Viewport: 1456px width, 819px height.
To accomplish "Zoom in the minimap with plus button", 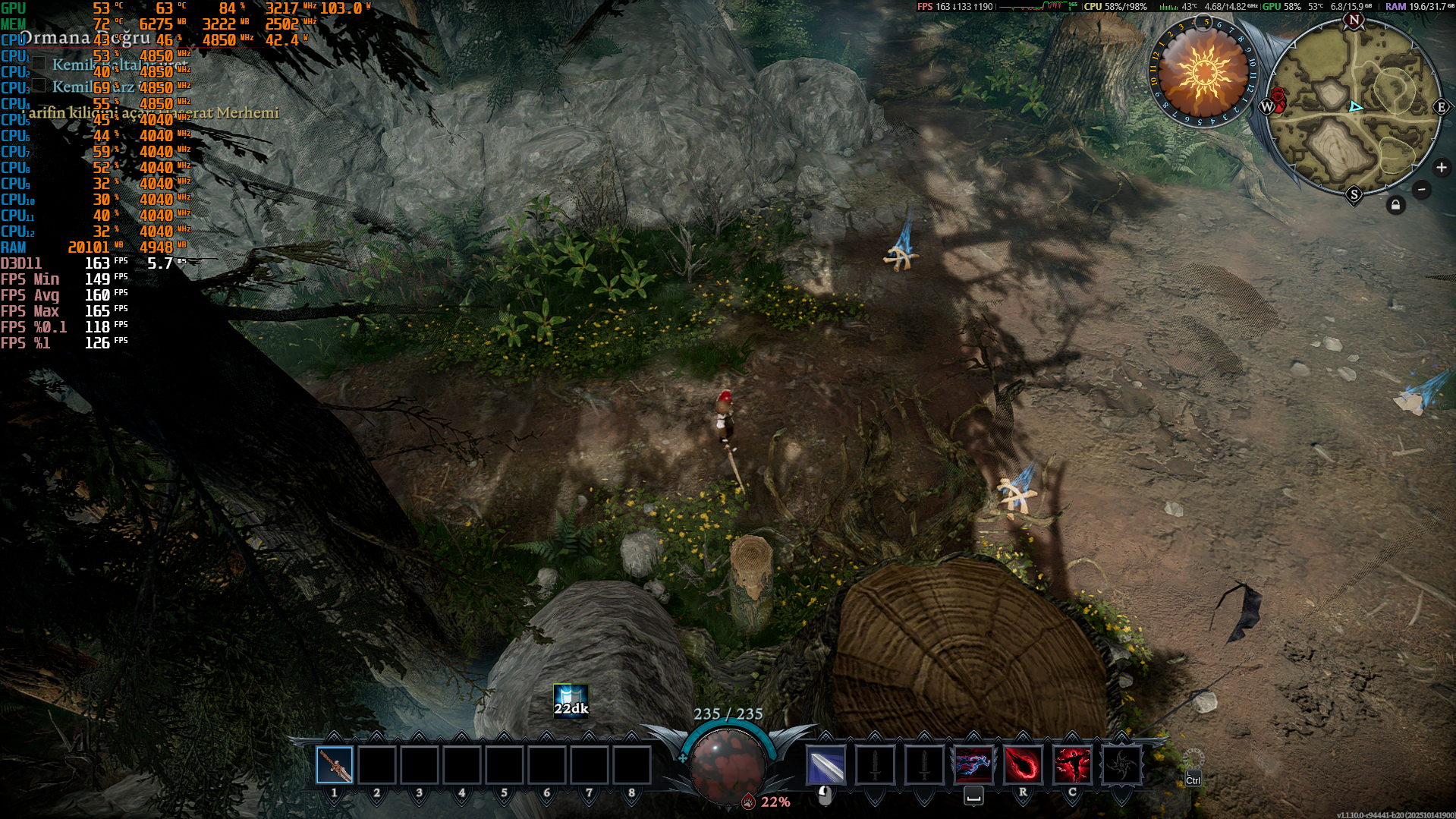I will pyautogui.click(x=1442, y=168).
